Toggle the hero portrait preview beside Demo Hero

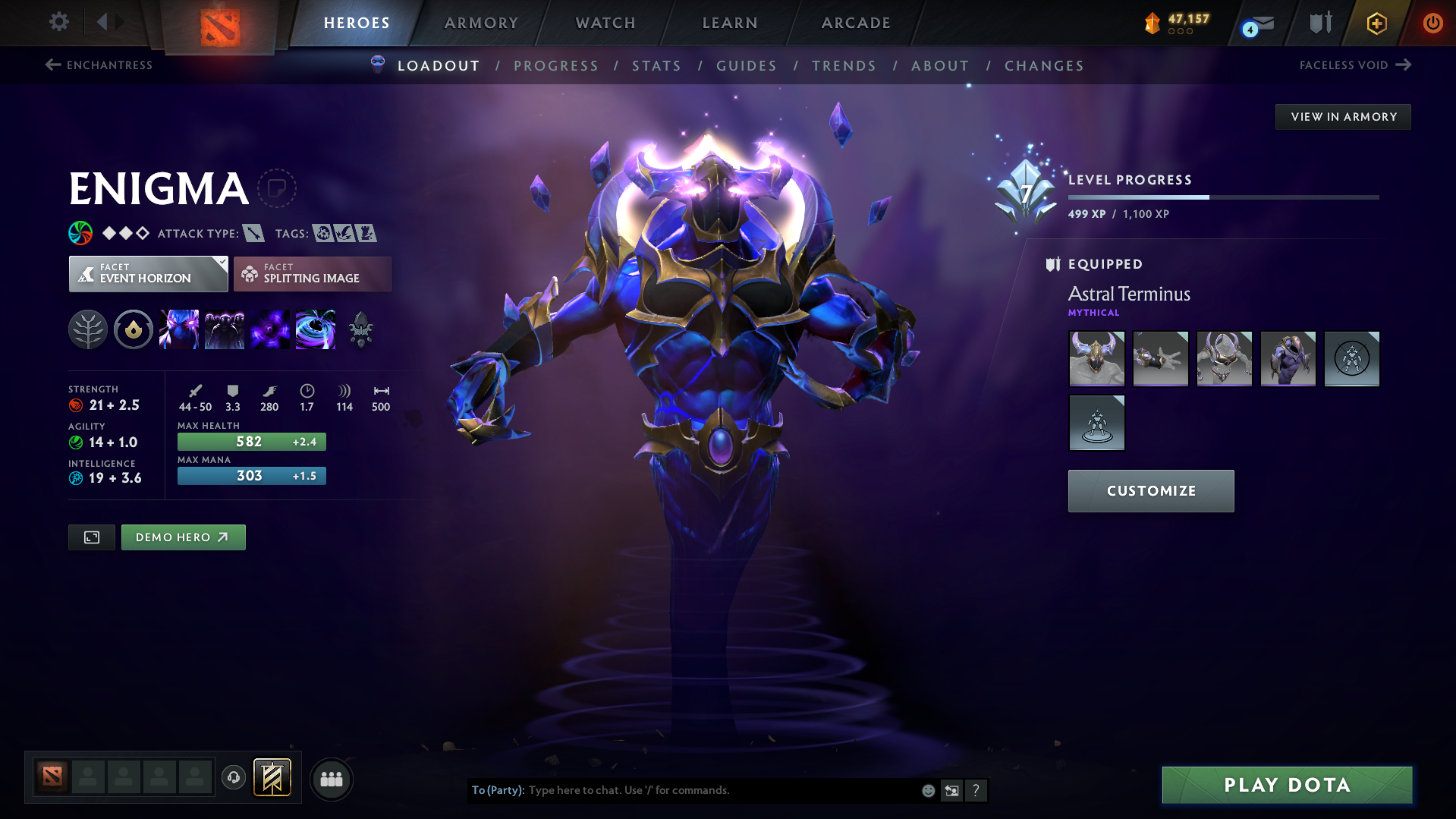tap(91, 537)
